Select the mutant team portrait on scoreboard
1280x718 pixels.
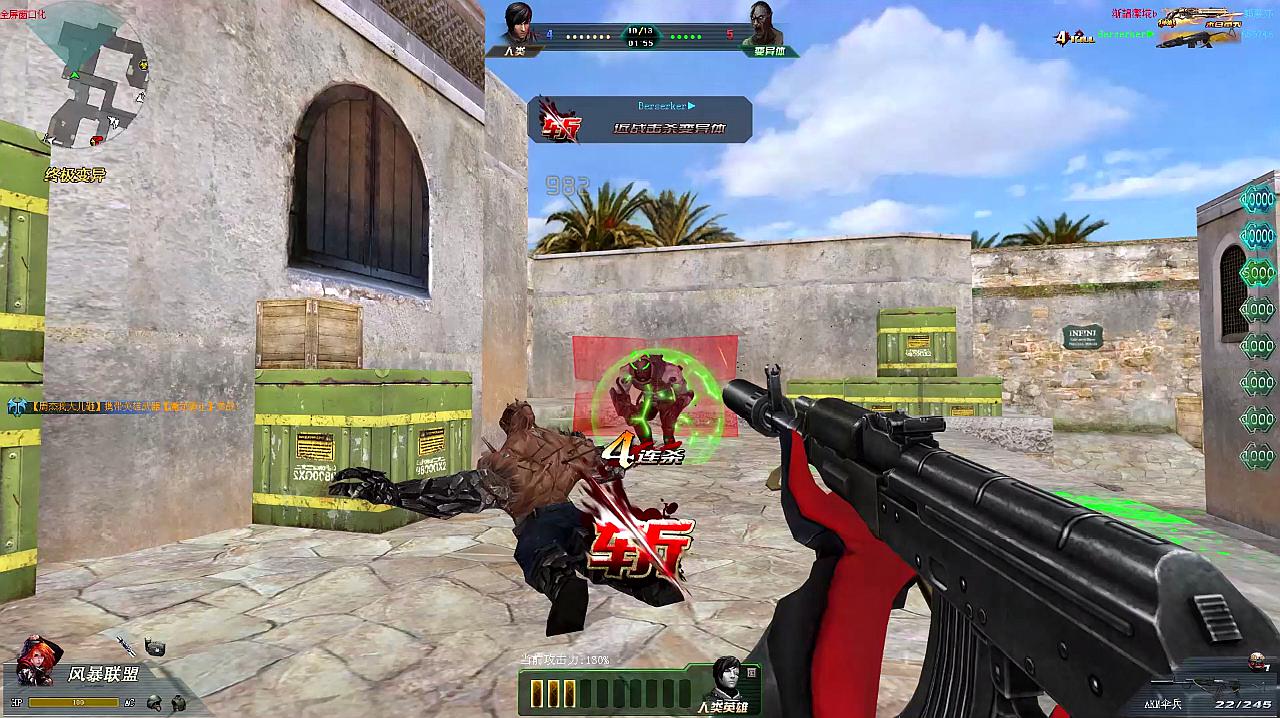pos(765,25)
